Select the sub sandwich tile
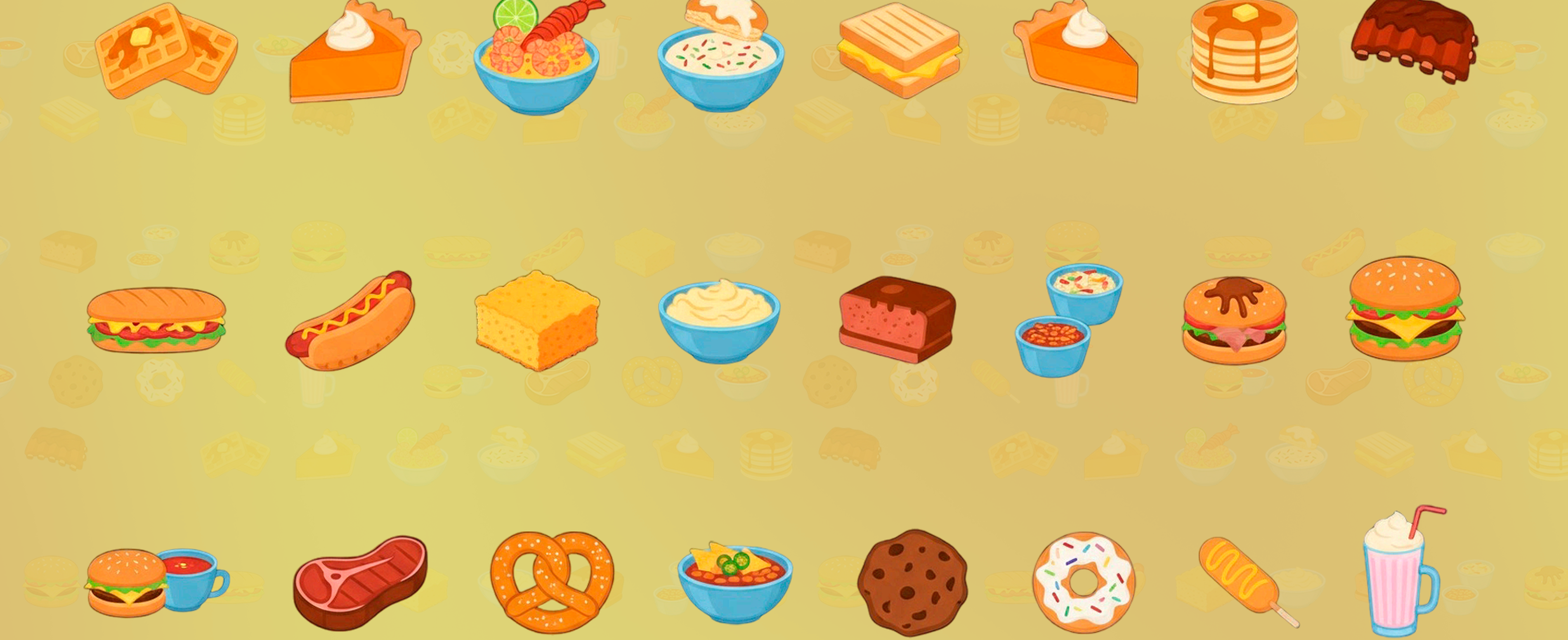Image resolution: width=1568 pixels, height=640 pixels. [x=156, y=320]
